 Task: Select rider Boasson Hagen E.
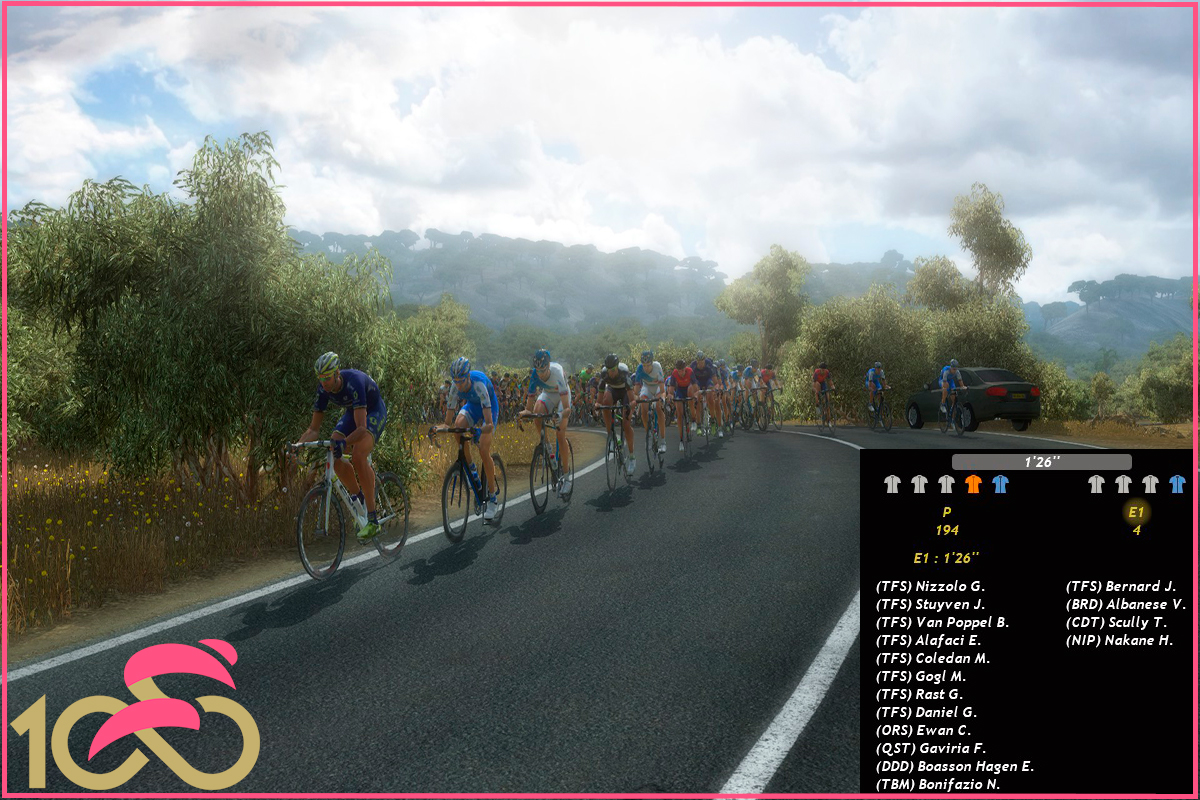(x=954, y=767)
